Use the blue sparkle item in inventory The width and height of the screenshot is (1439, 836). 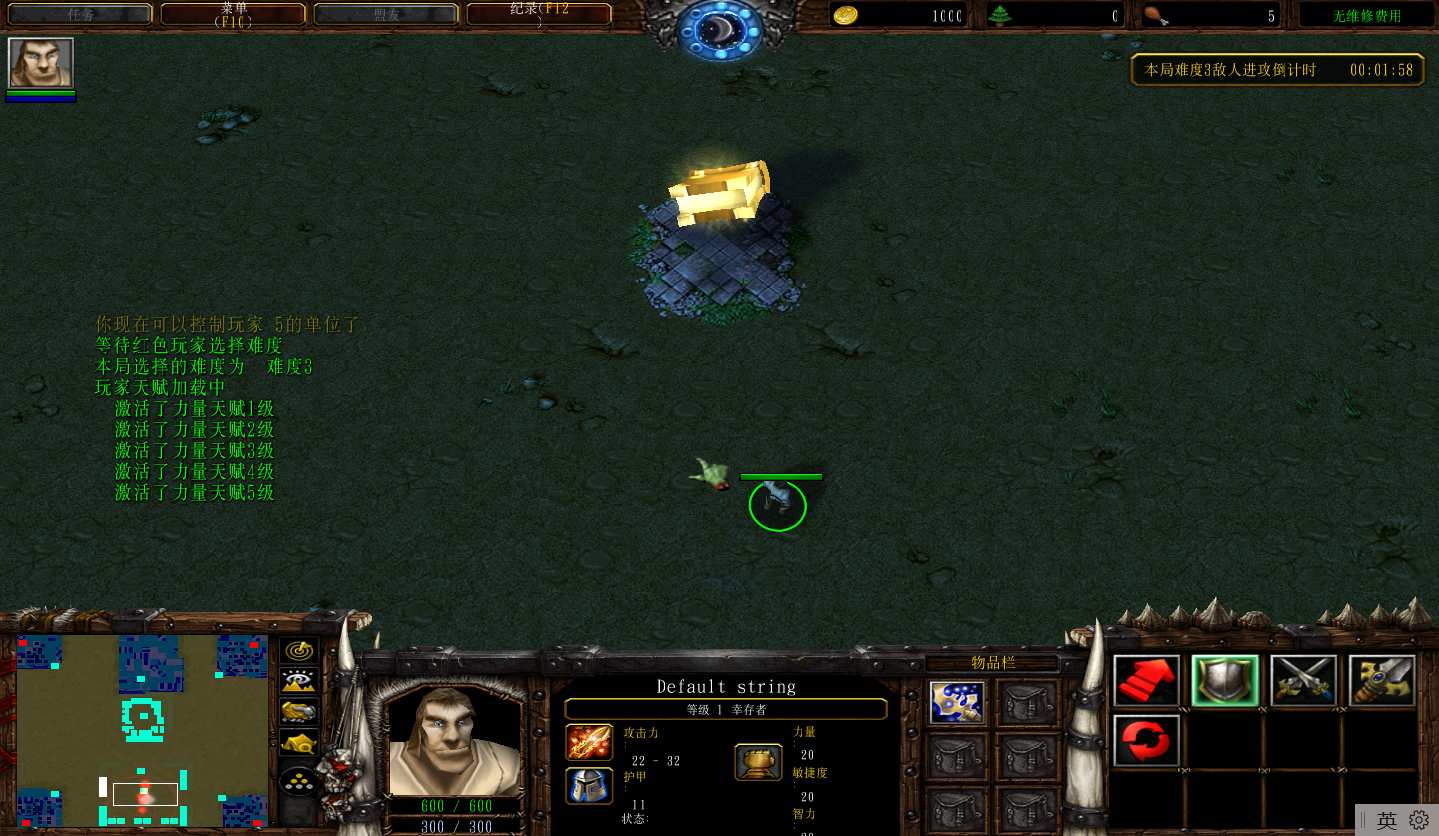[x=956, y=703]
